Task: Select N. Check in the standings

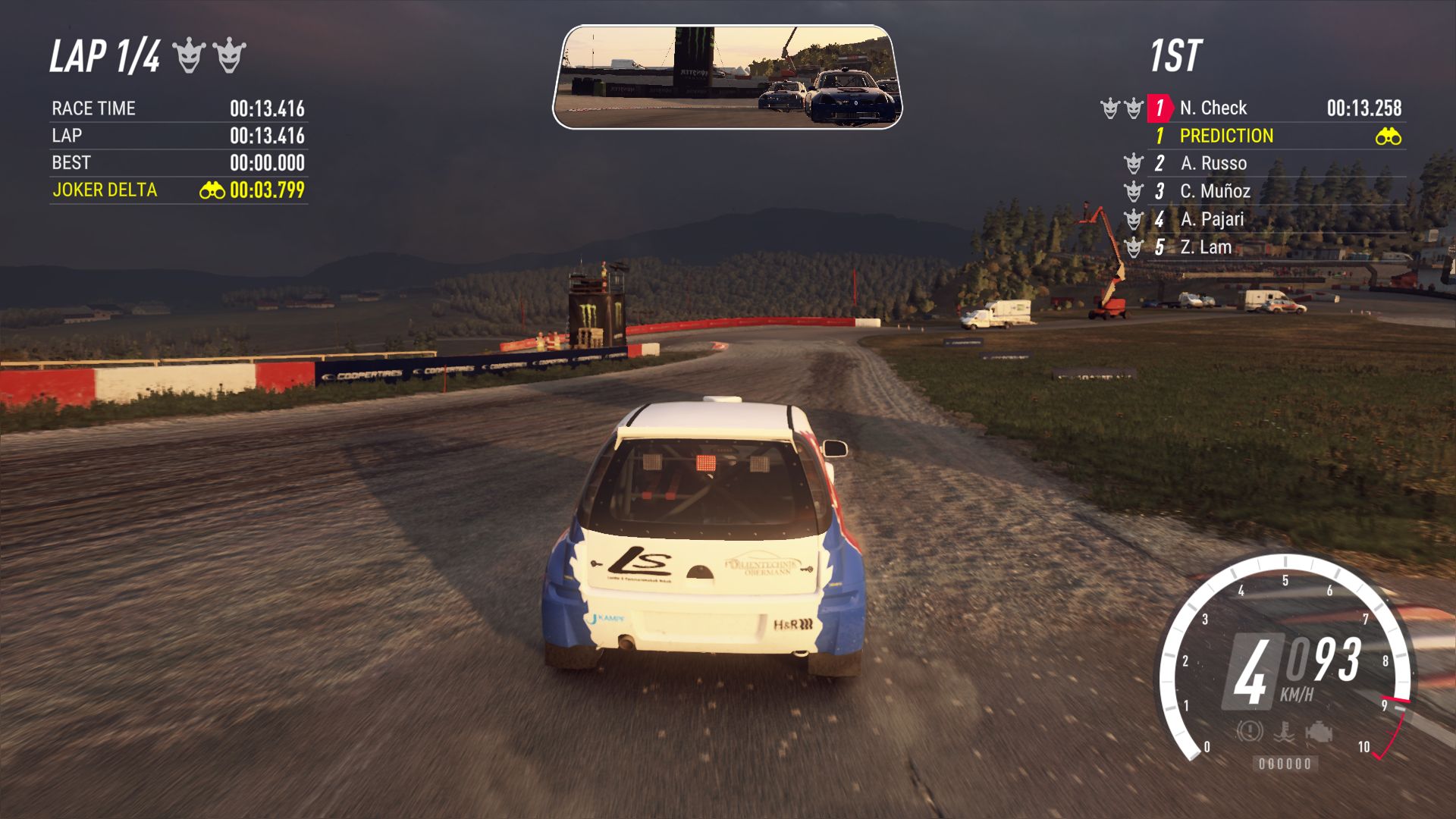Action: (1213, 108)
